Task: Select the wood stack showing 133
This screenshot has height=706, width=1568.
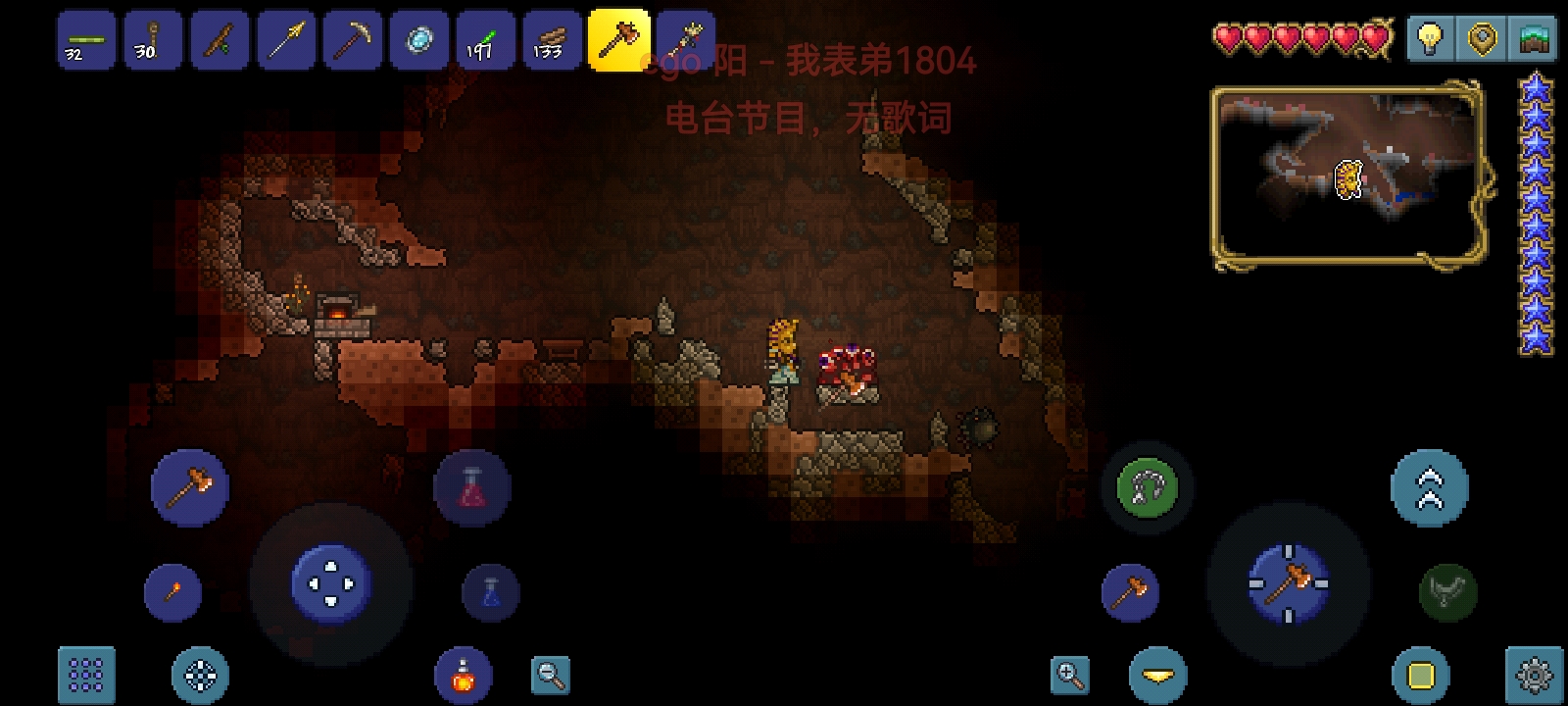Action: 552,41
